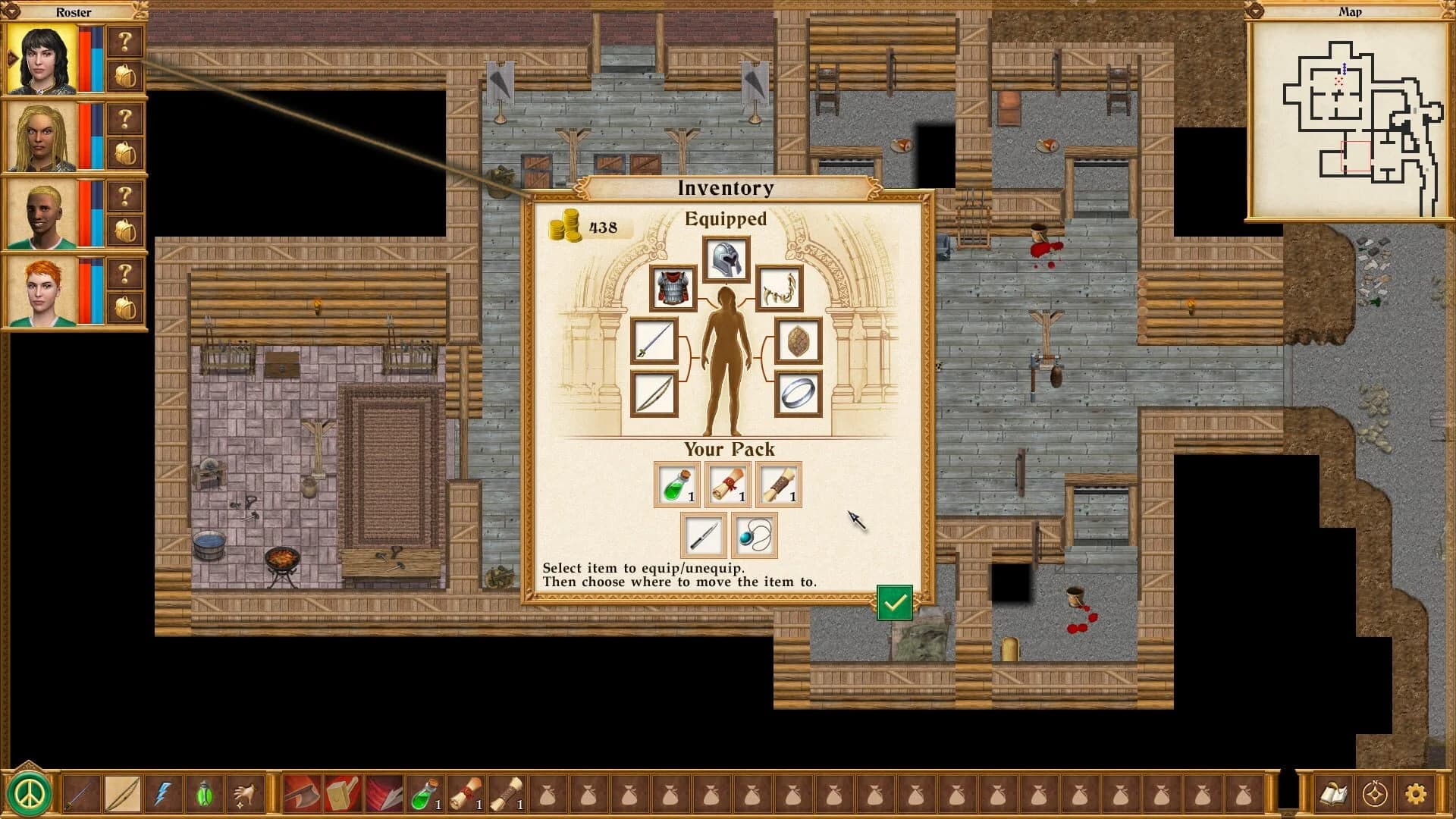
Task: Open game settings with the gear icon
Action: [1416, 792]
